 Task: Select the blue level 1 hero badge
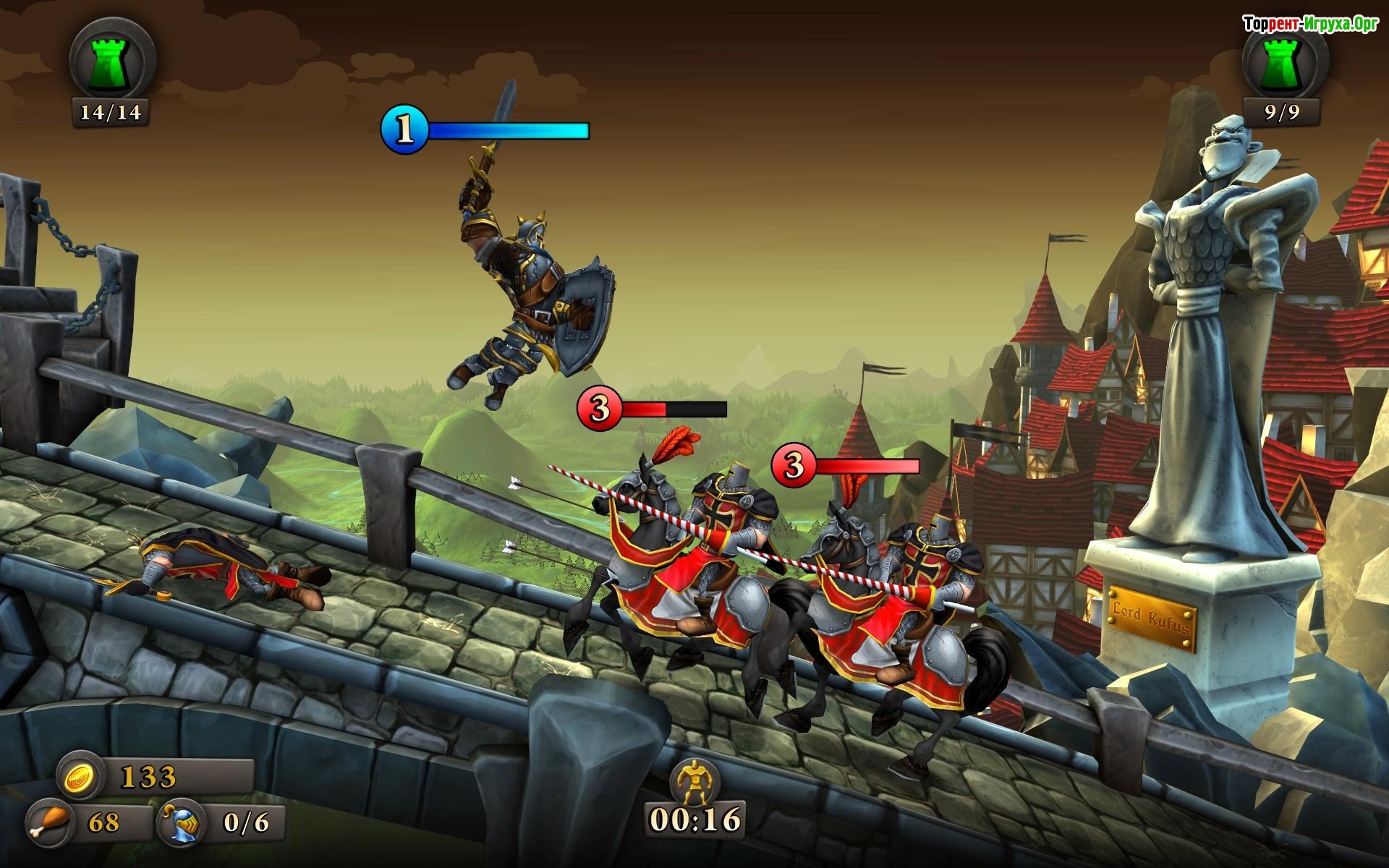[404, 130]
